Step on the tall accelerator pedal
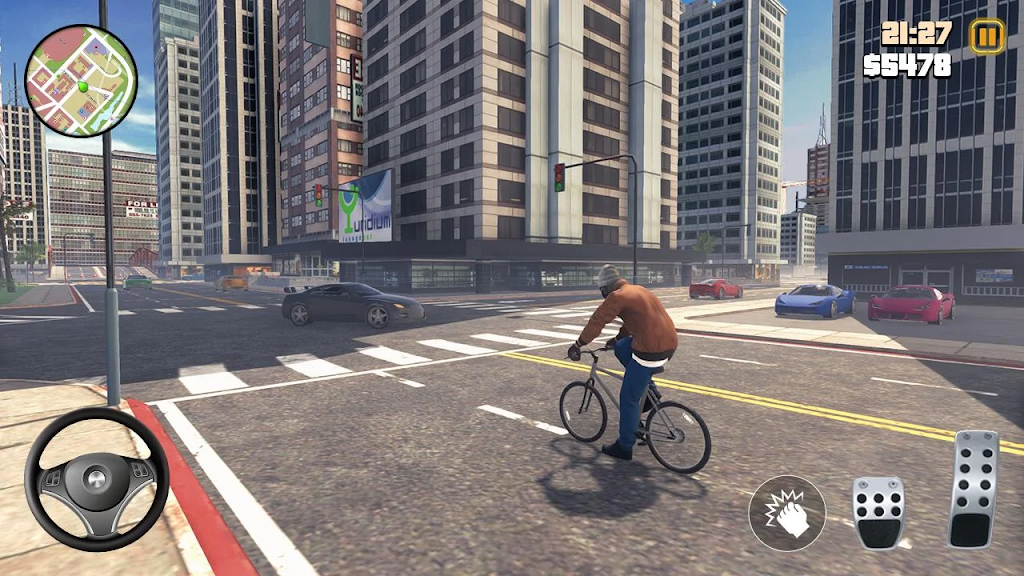This screenshot has width=1024, height=576. point(974,488)
